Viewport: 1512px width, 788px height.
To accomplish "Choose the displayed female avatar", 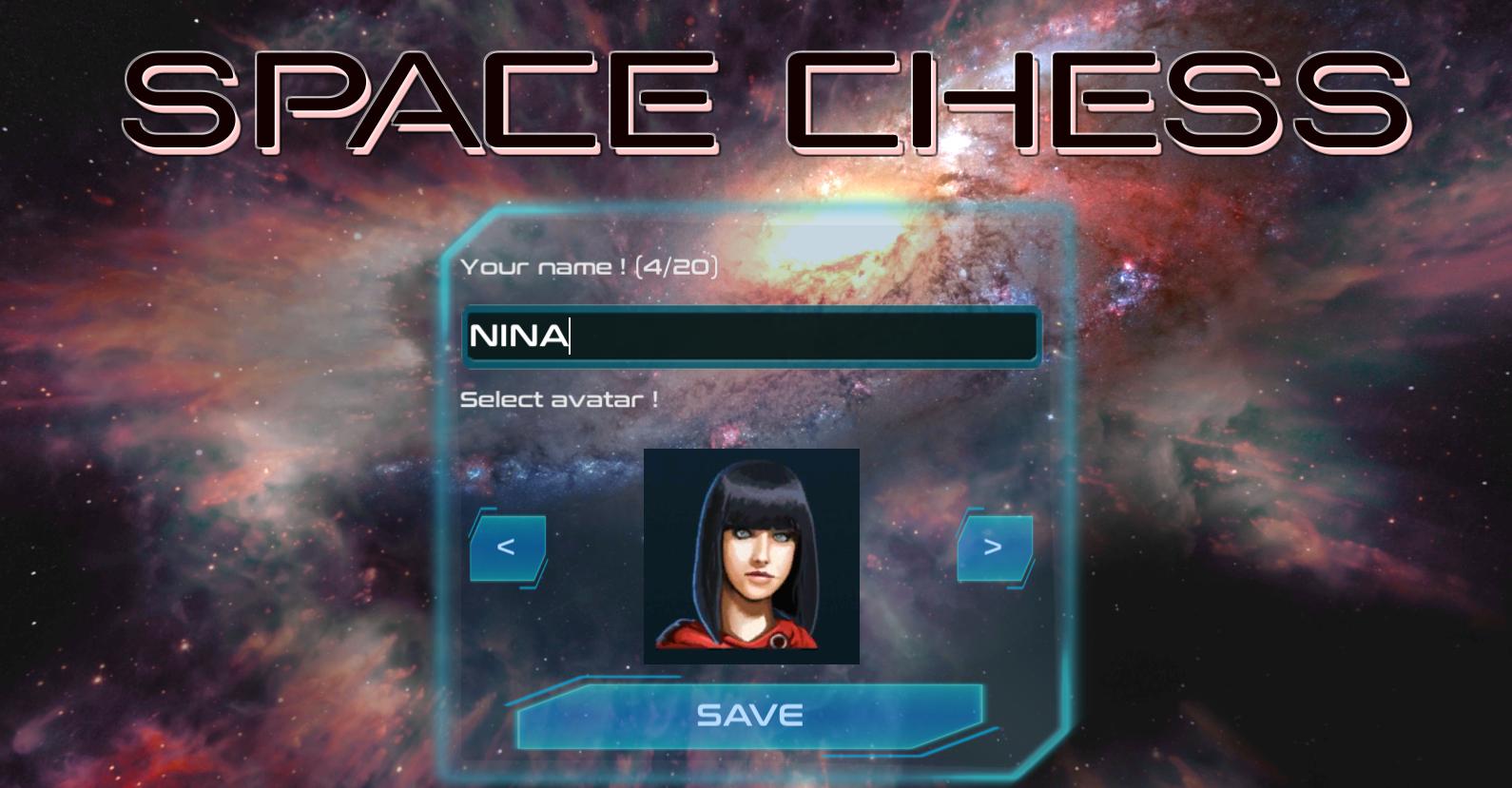I will coord(750,554).
